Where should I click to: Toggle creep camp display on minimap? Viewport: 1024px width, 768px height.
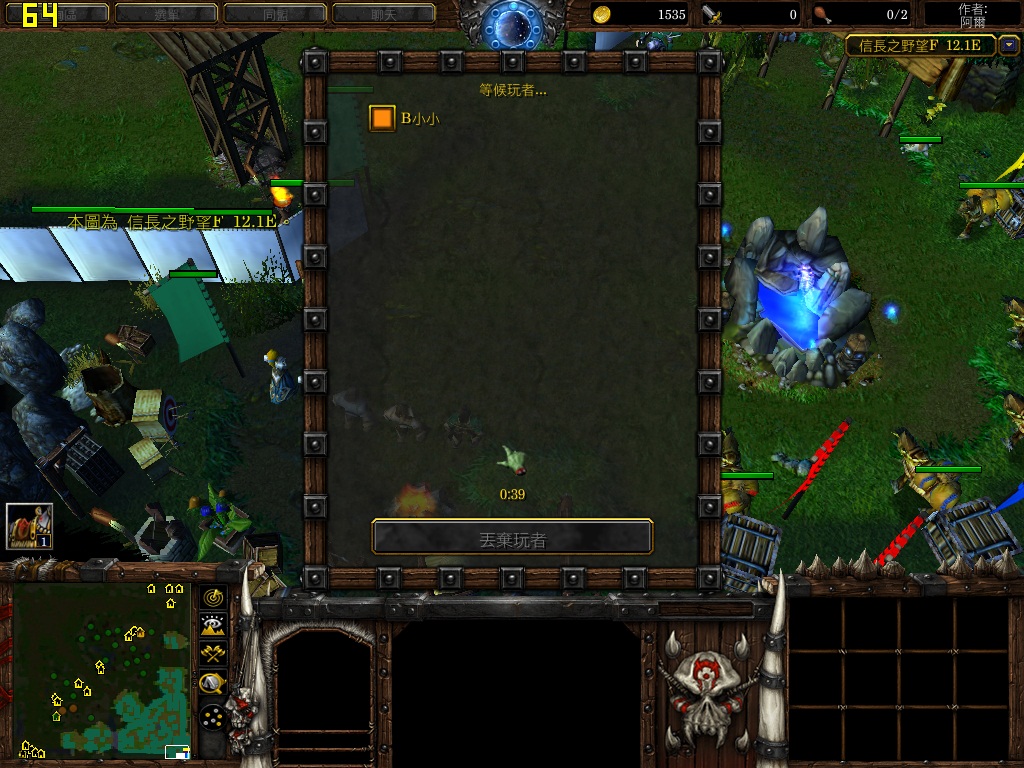click(212, 684)
